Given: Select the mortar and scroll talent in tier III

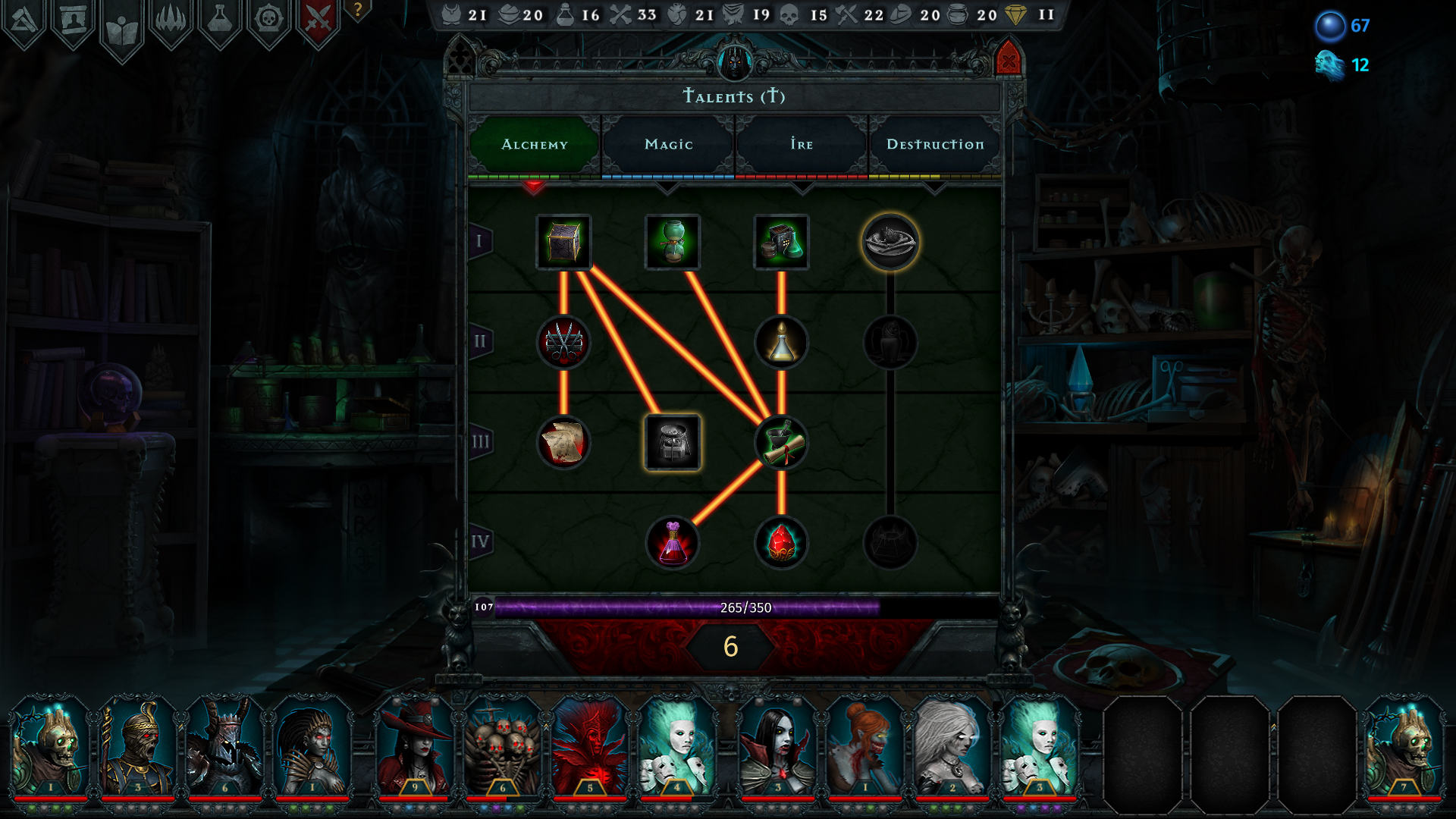Looking at the screenshot, I should pyautogui.click(x=782, y=444).
